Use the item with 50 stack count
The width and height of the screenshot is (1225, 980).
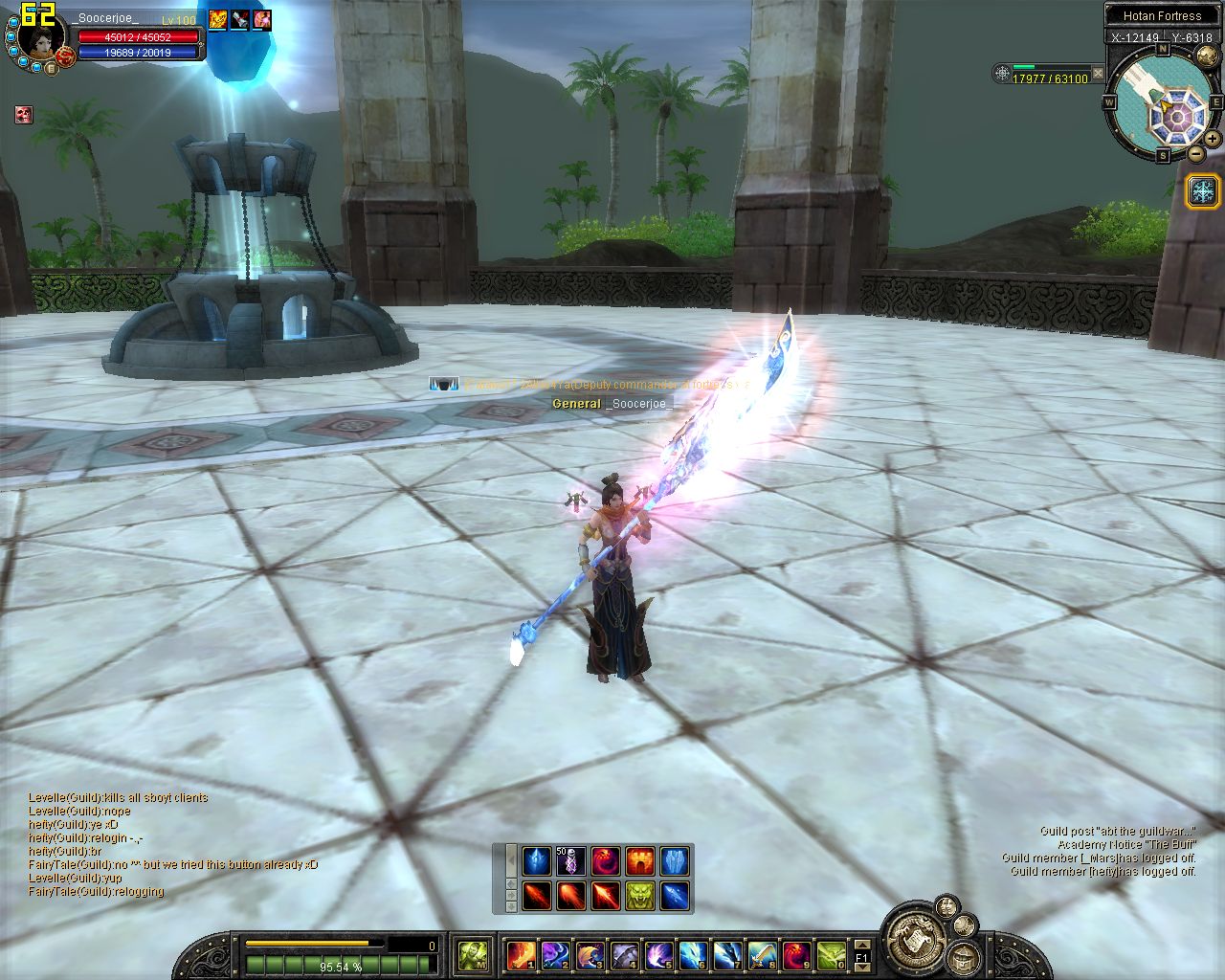pos(571,860)
